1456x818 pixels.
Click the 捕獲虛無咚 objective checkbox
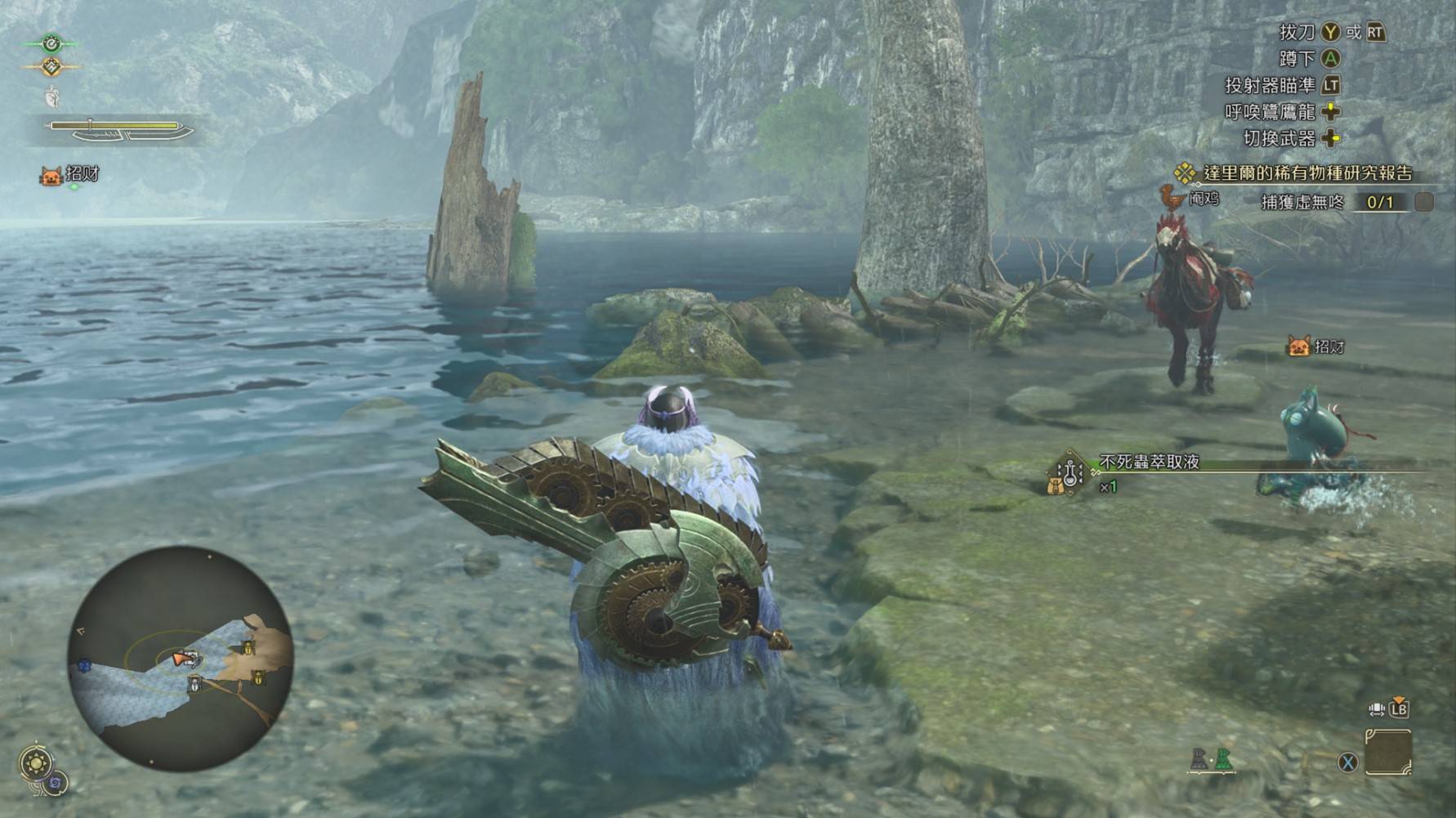tap(1423, 202)
